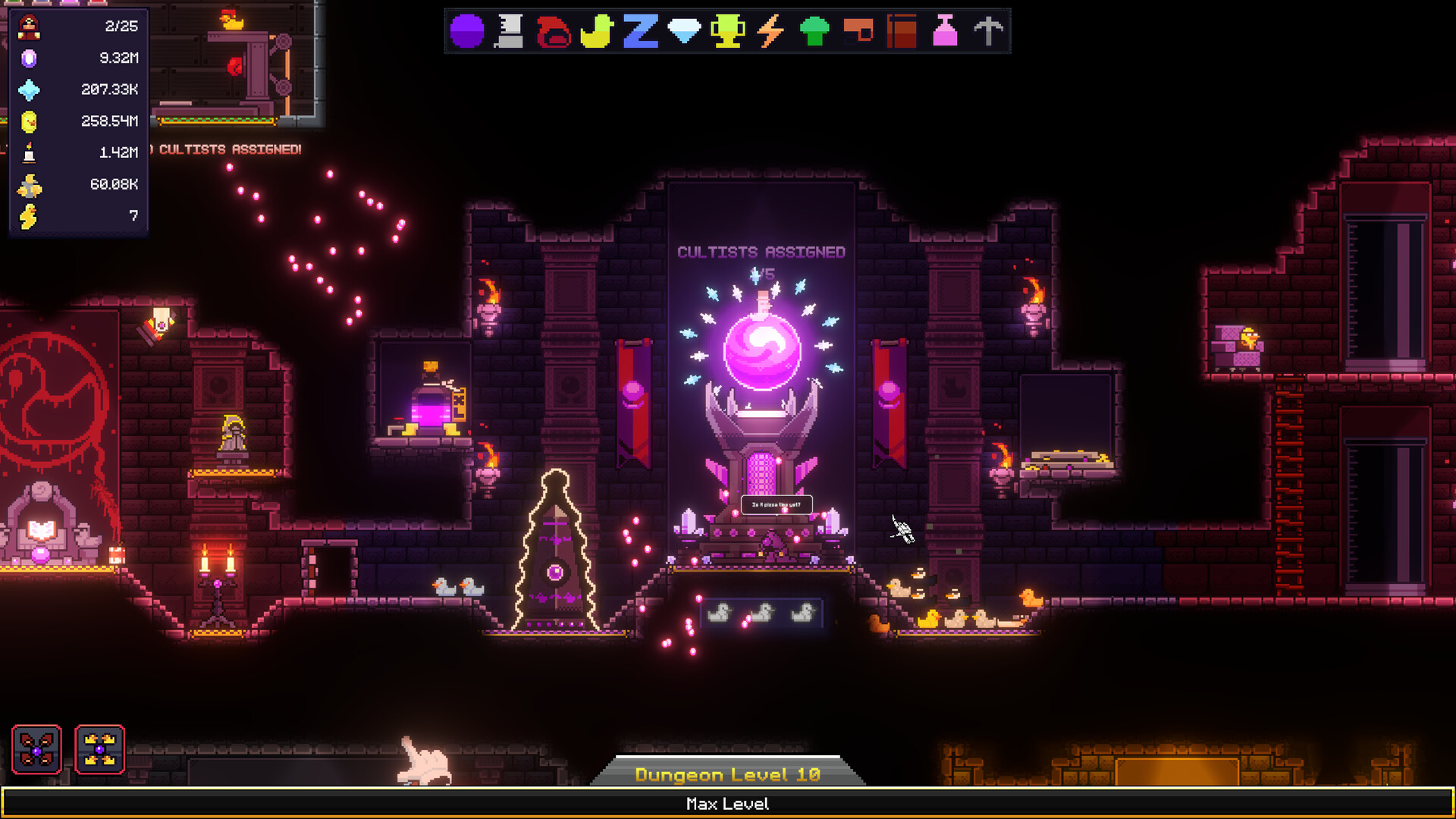The height and width of the screenshot is (819, 1456).
Task: Open the Dungeon Level 10 tab
Action: pyautogui.click(x=727, y=774)
